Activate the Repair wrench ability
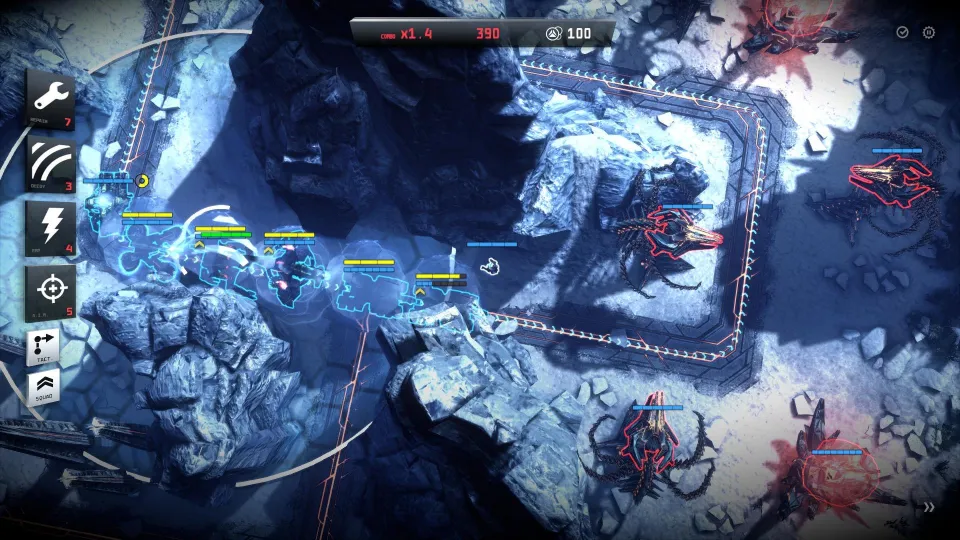The width and height of the screenshot is (960, 540). click(50, 98)
